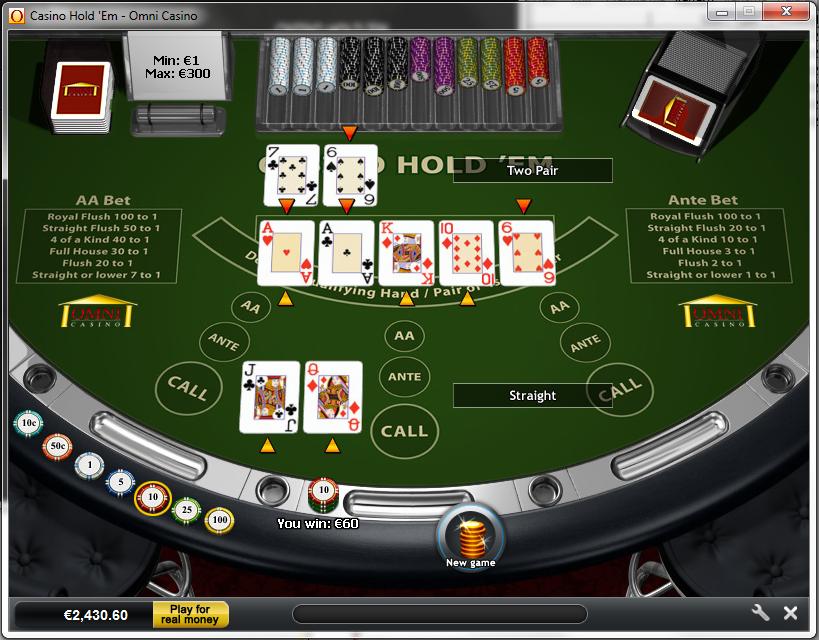The height and width of the screenshot is (640, 819).
Task: Select the 10c chip
Action: click(x=28, y=424)
